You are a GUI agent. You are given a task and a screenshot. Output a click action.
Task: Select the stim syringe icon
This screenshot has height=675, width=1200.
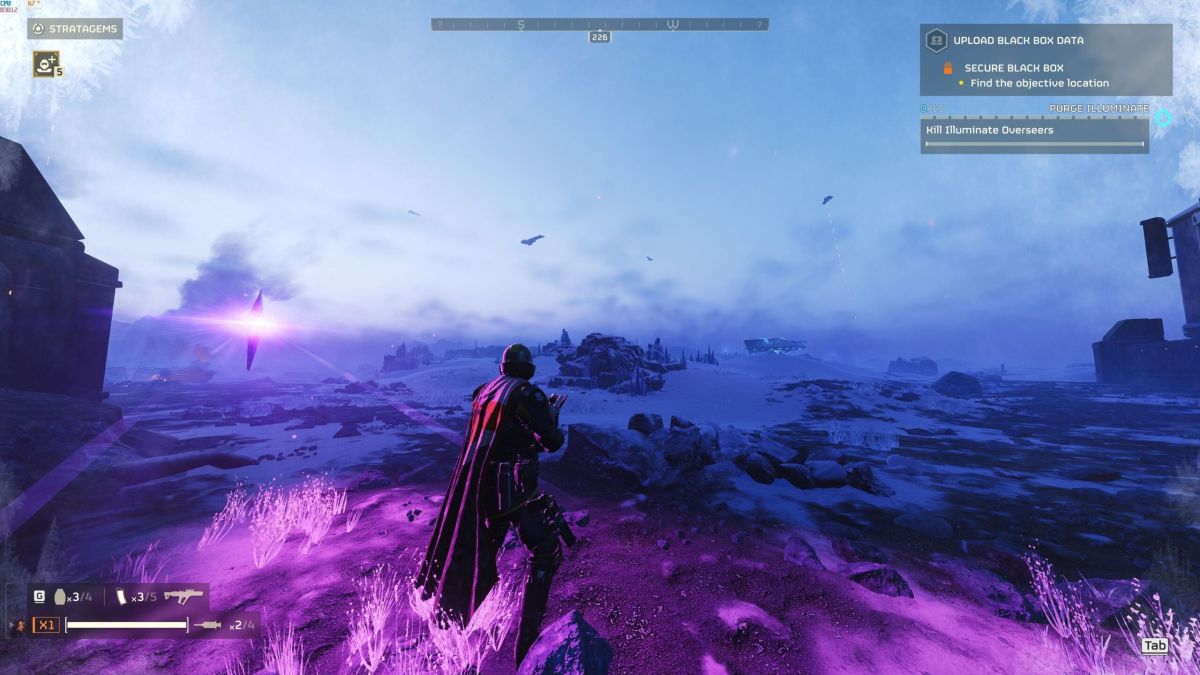(x=207, y=625)
